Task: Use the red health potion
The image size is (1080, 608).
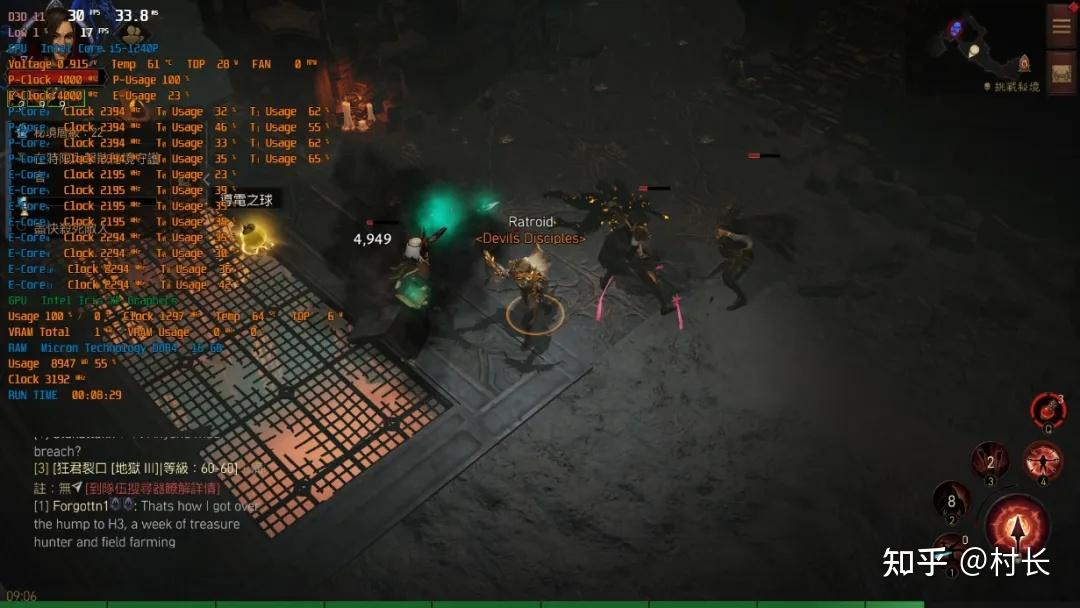Action: pos(1047,409)
